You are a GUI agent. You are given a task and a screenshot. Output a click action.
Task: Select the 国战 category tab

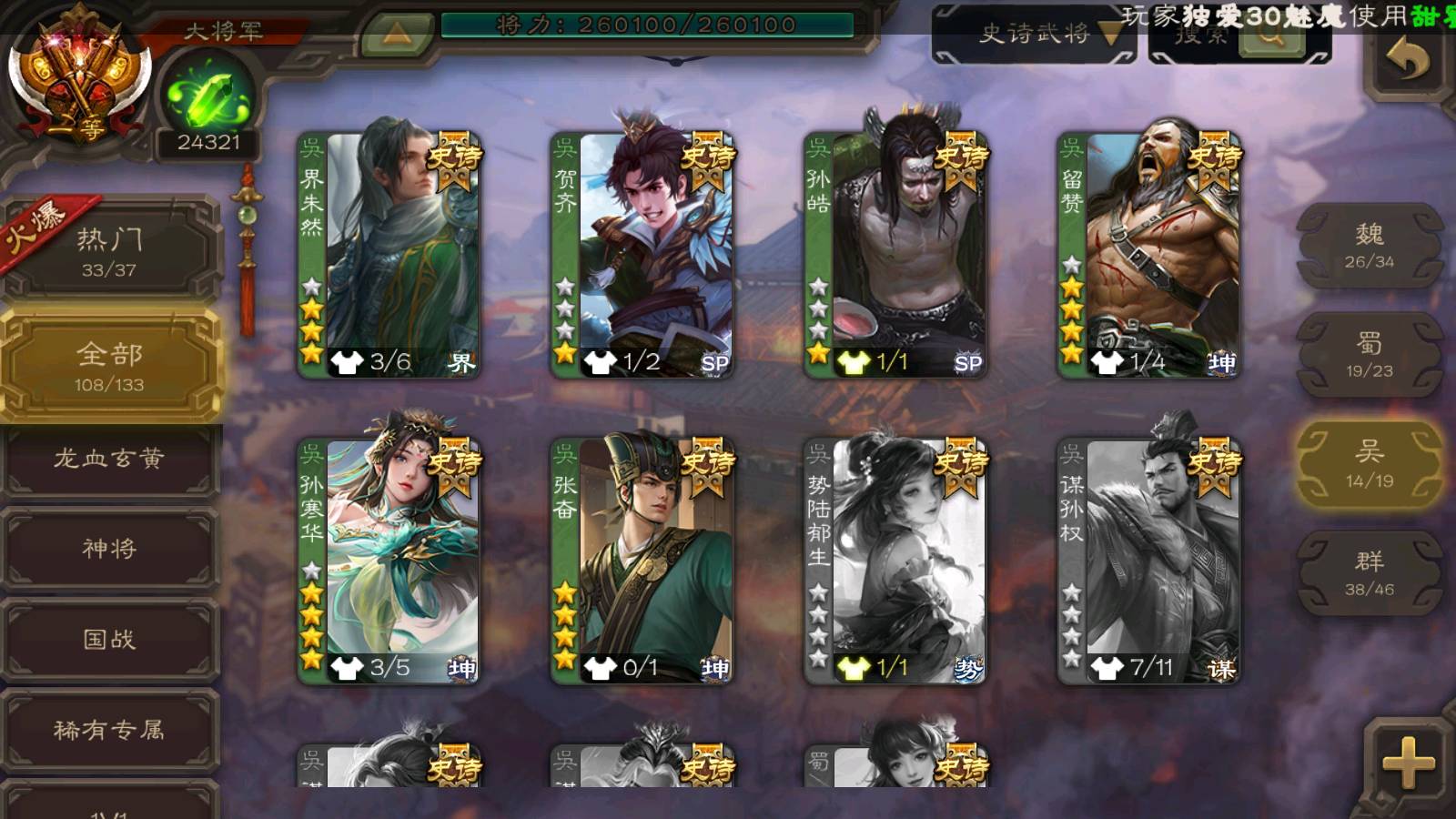tap(109, 640)
